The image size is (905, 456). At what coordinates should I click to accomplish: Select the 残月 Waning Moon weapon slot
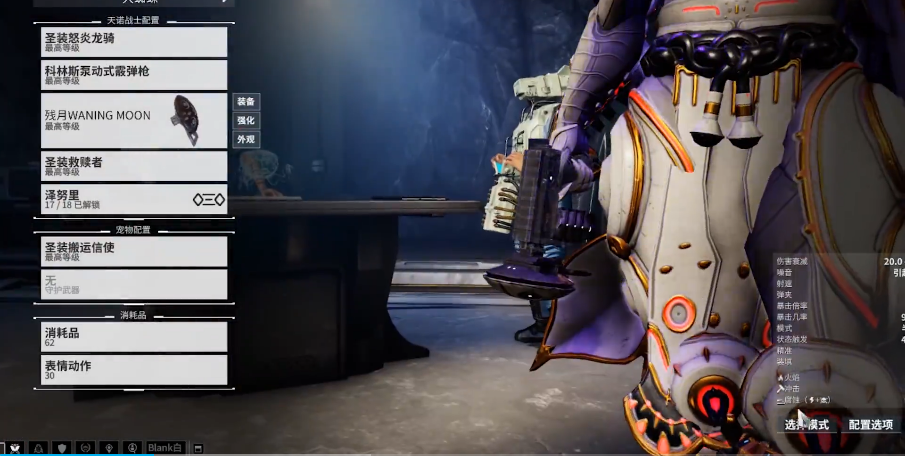coord(134,120)
